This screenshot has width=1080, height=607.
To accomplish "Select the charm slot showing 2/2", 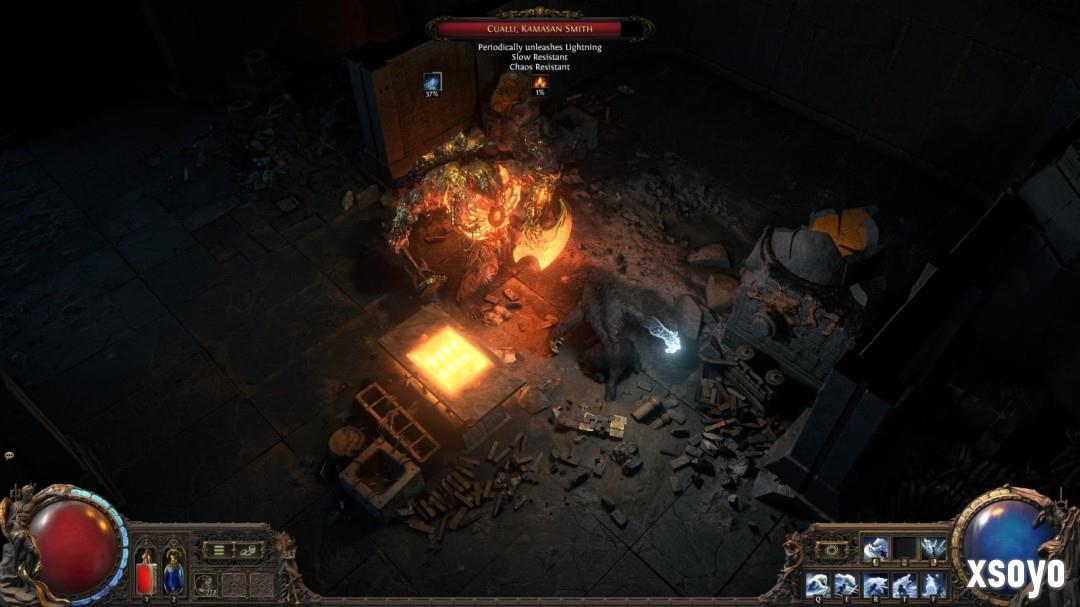I will 207,585.
